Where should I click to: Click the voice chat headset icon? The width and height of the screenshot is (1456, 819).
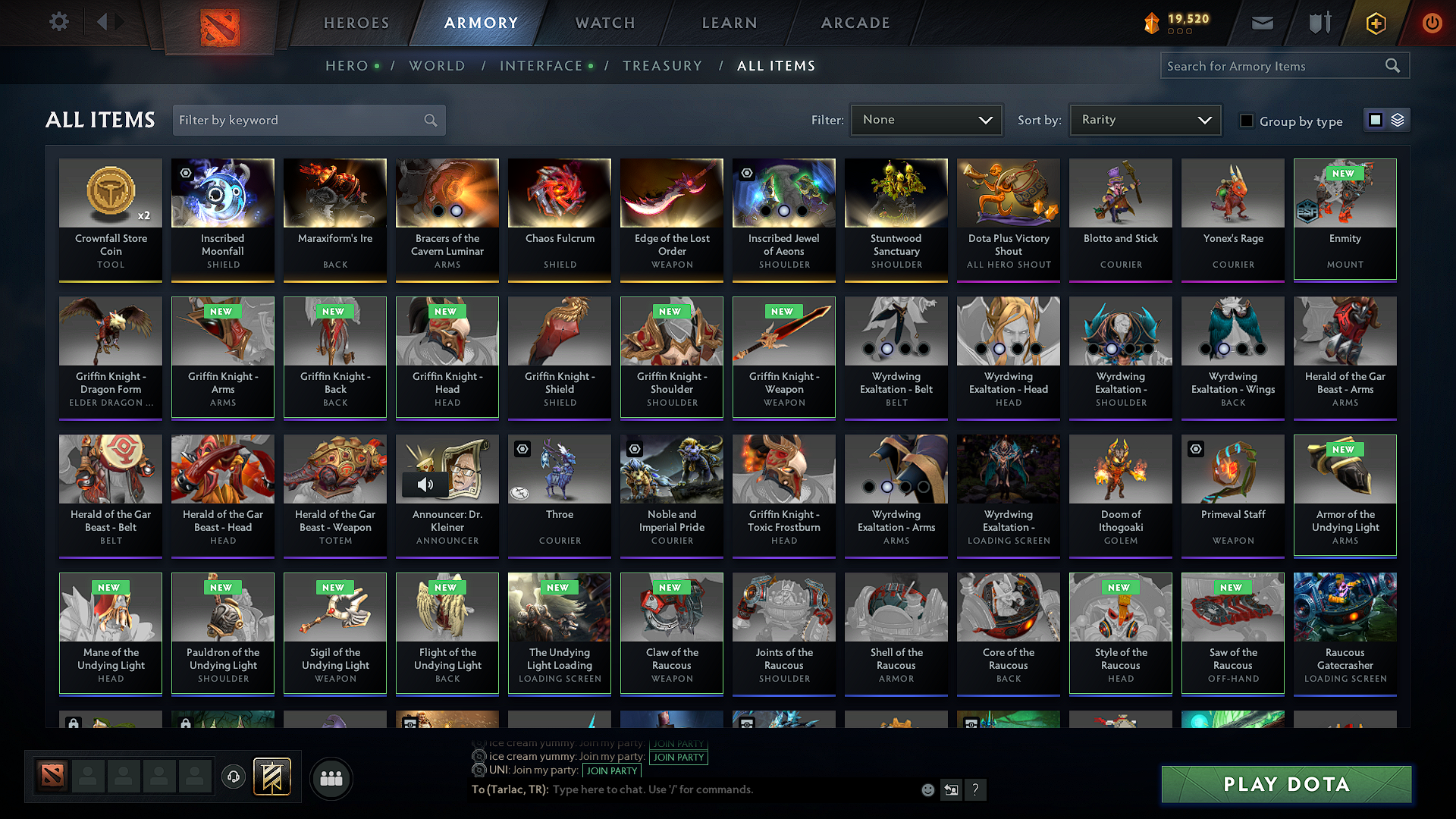point(234,777)
